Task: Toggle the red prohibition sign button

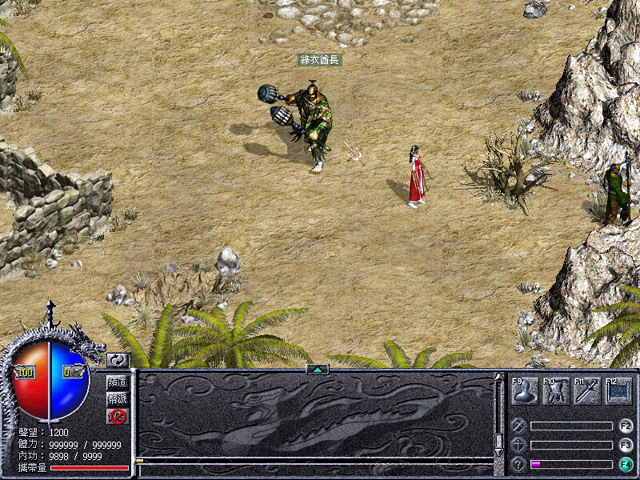Action: coord(117,416)
